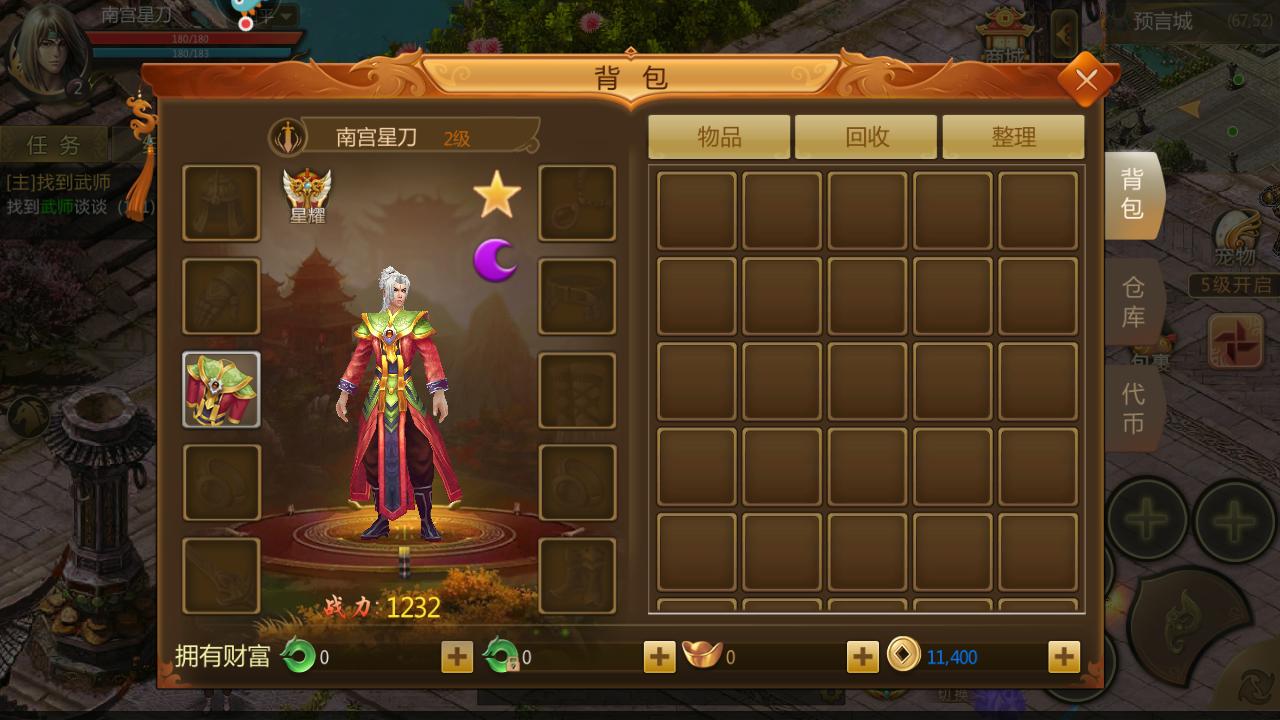The height and width of the screenshot is (720, 1280).
Task: Select the 背包 side tab
Action: 1133,194
